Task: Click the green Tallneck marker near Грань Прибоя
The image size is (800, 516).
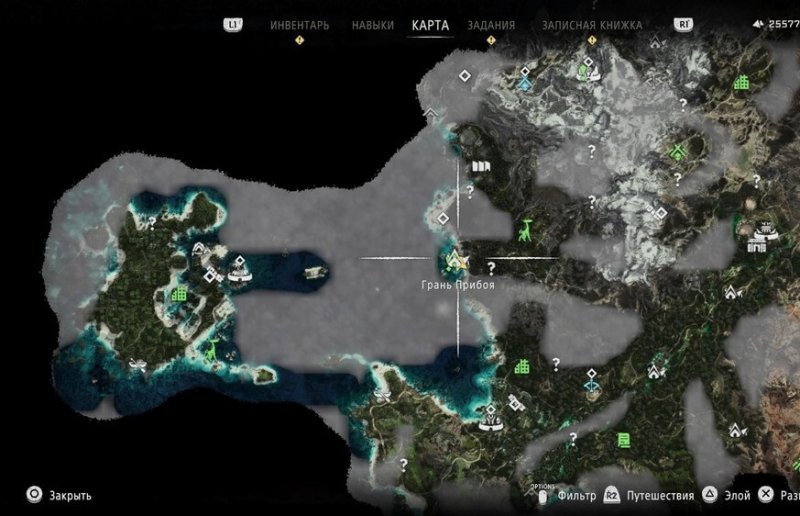Action: [x=527, y=228]
